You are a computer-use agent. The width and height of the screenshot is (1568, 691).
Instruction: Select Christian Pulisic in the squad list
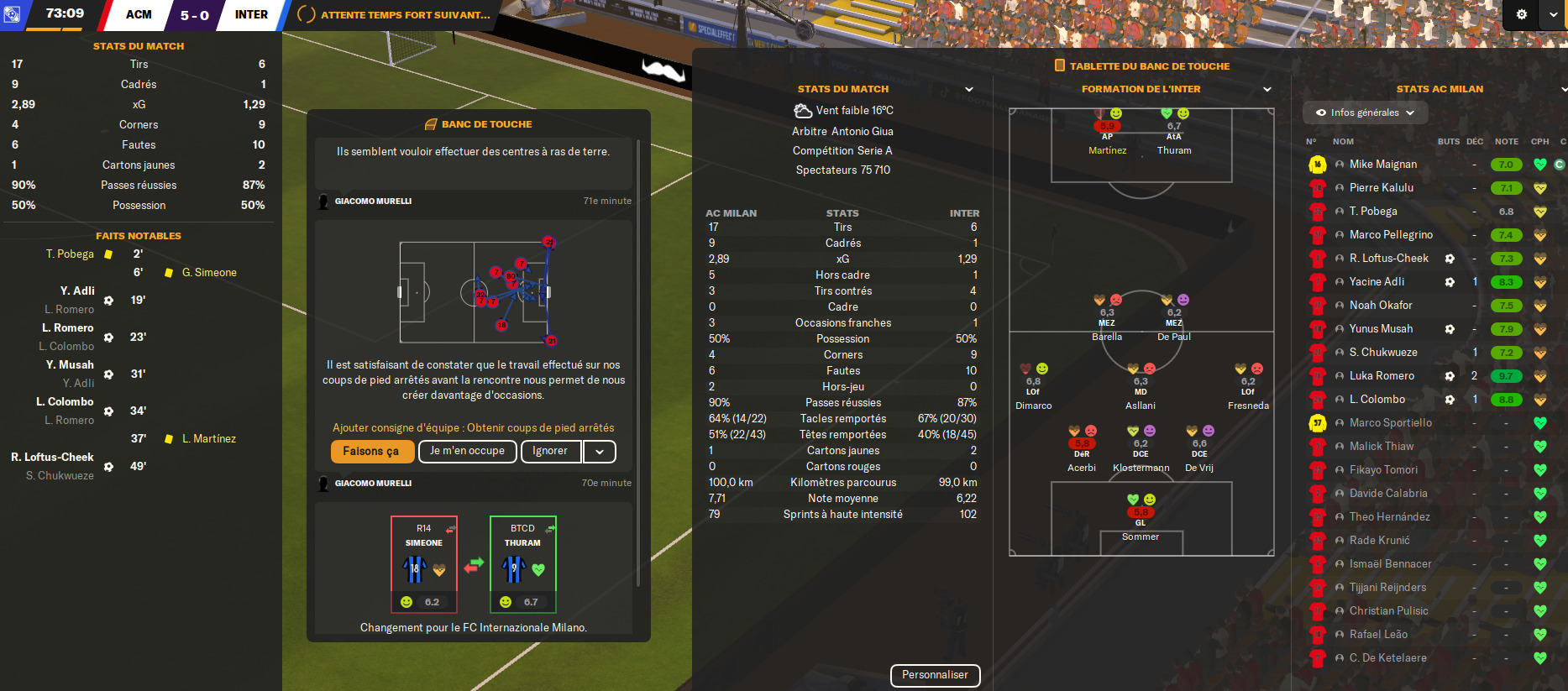click(1388, 611)
